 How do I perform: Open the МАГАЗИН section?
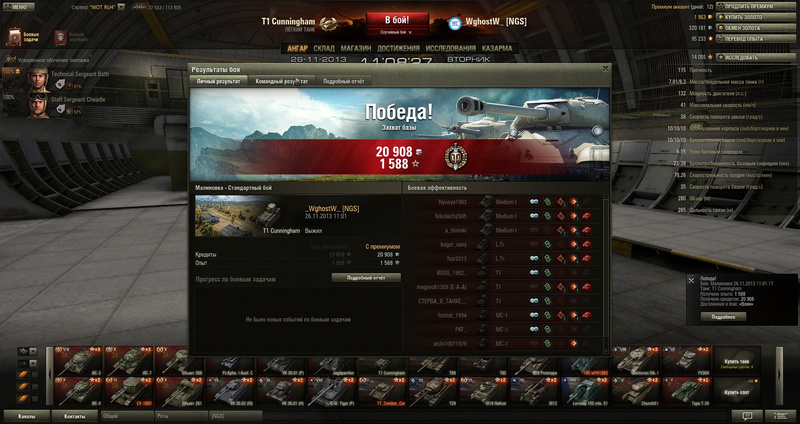[355, 47]
